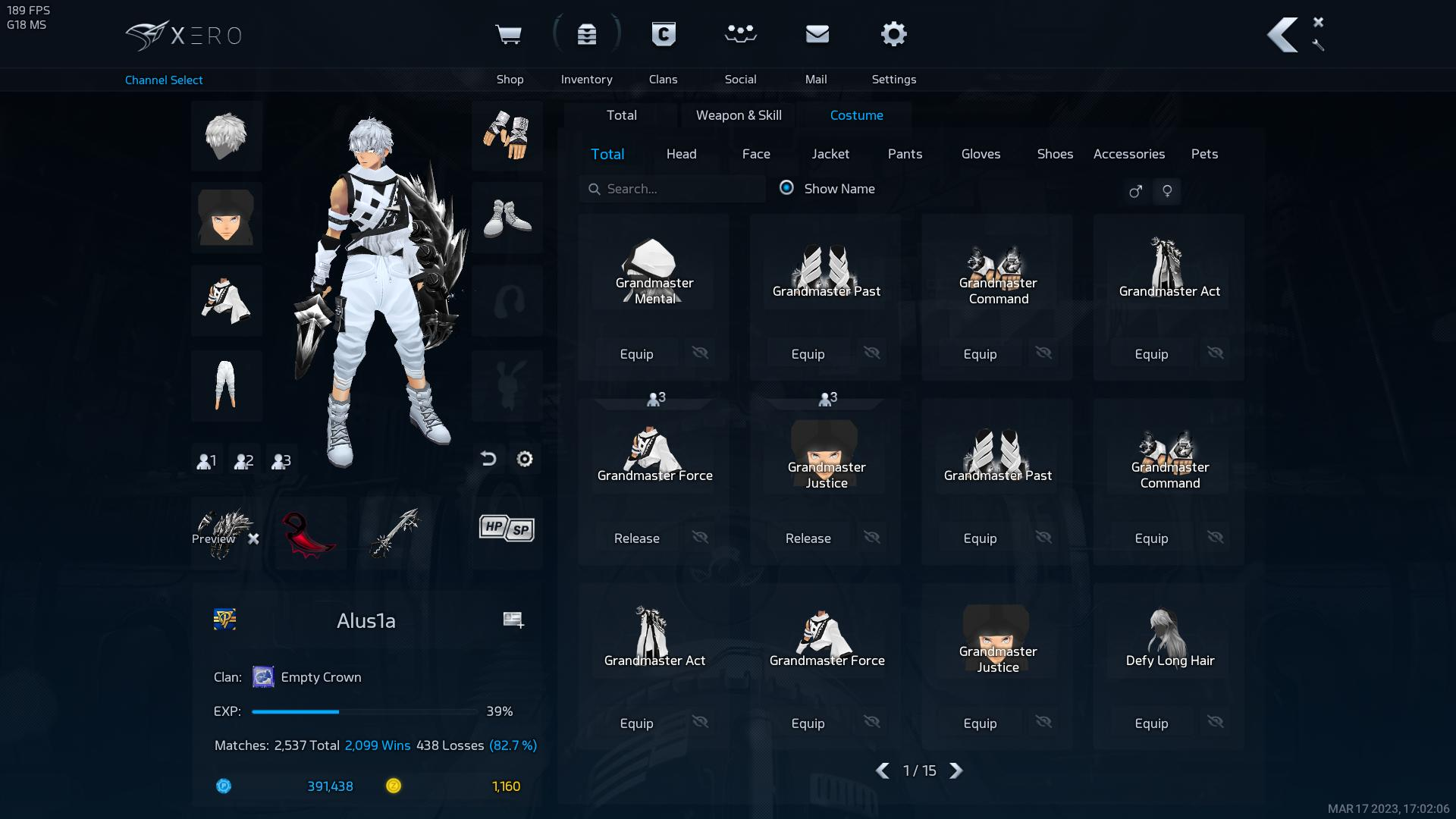This screenshot has width=1456, height=819.
Task: Filter costumes by Head category
Action: click(x=681, y=154)
